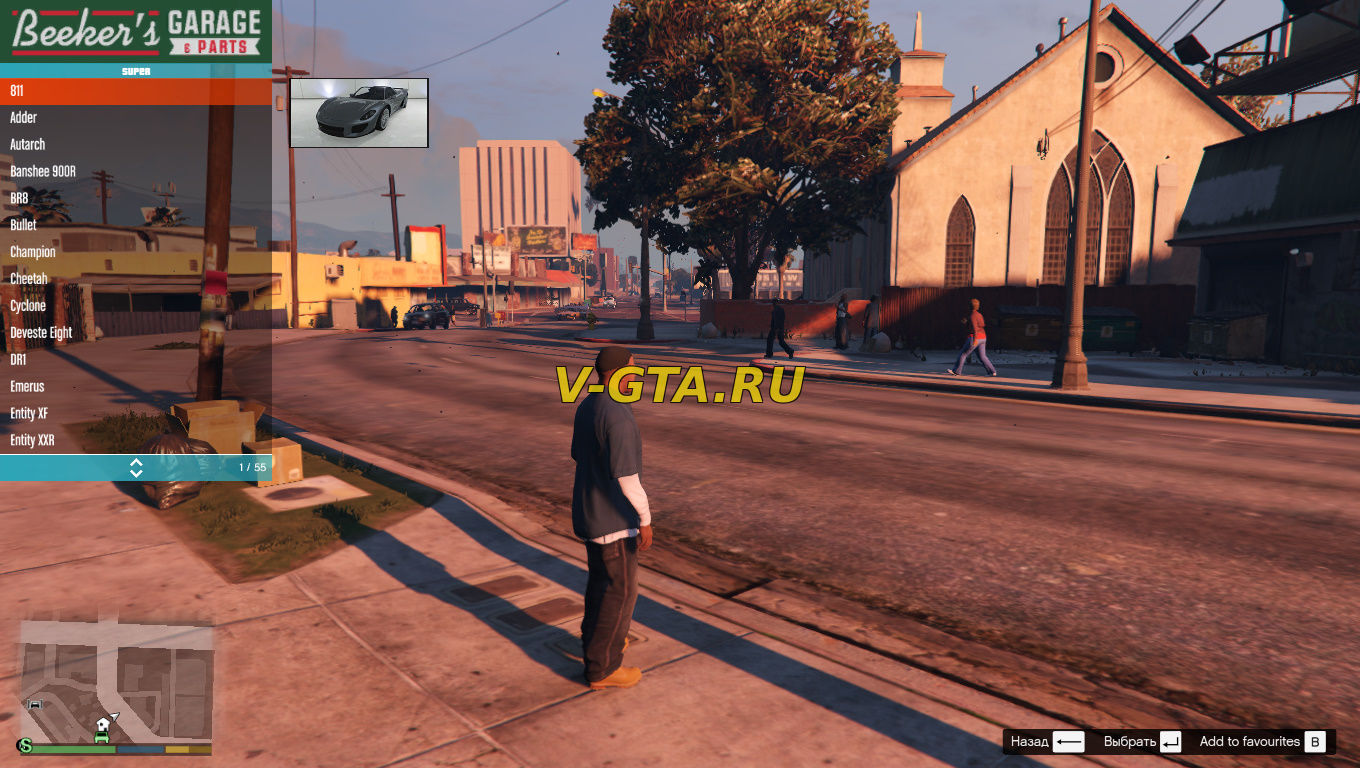Choose the Cheetah from the list
Image resolution: width=1360 pixels, height=768 pixels.
click(x=135, y=279)
